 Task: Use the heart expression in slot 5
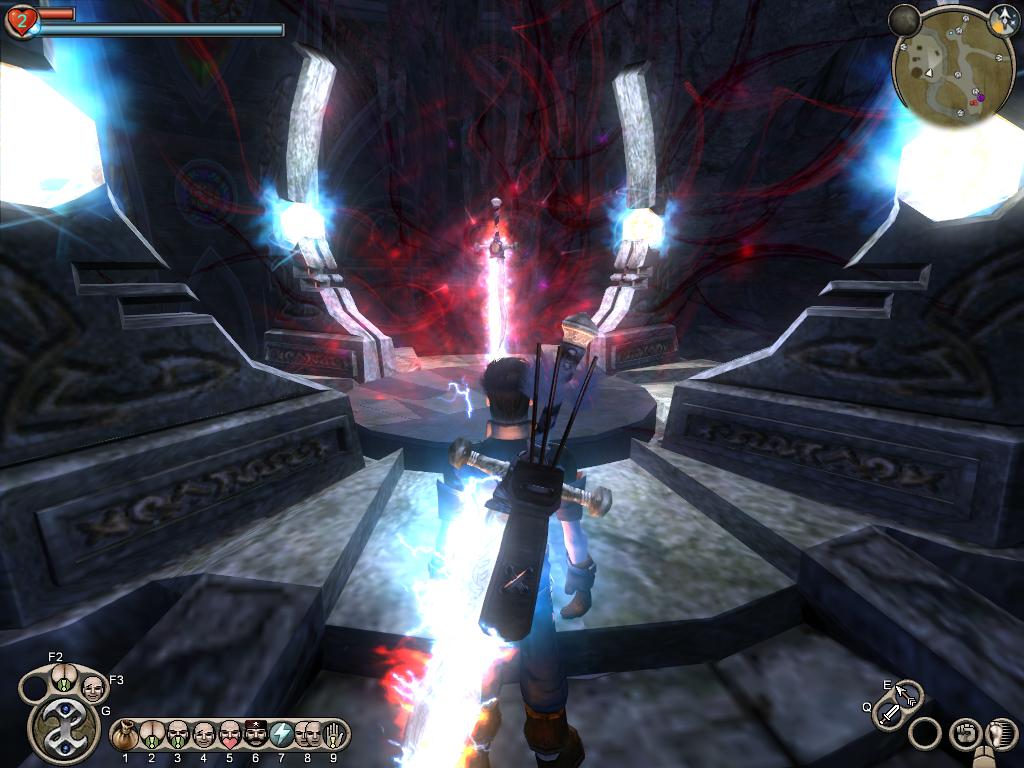[229, 735]
